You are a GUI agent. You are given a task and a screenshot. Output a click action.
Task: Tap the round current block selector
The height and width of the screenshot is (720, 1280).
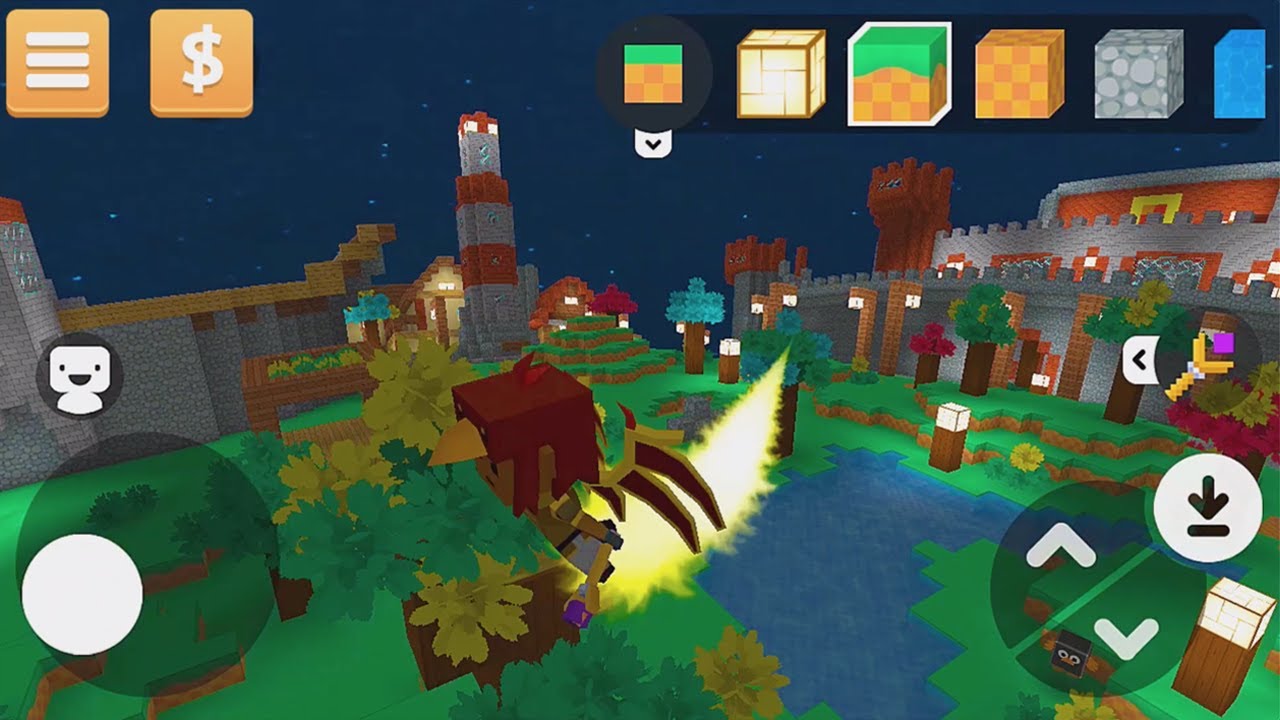tap(653, 73)
